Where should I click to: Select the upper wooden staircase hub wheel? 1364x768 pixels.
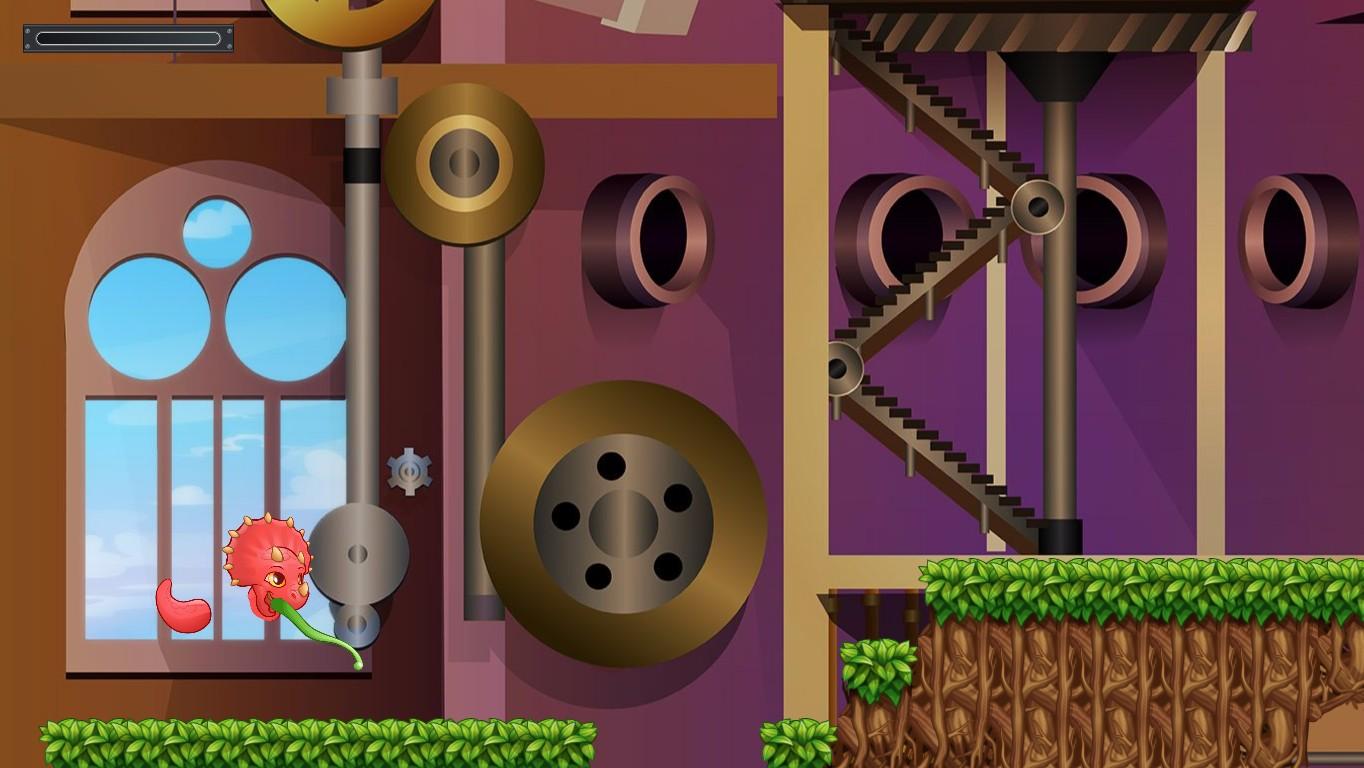[x=1040, y=205]
